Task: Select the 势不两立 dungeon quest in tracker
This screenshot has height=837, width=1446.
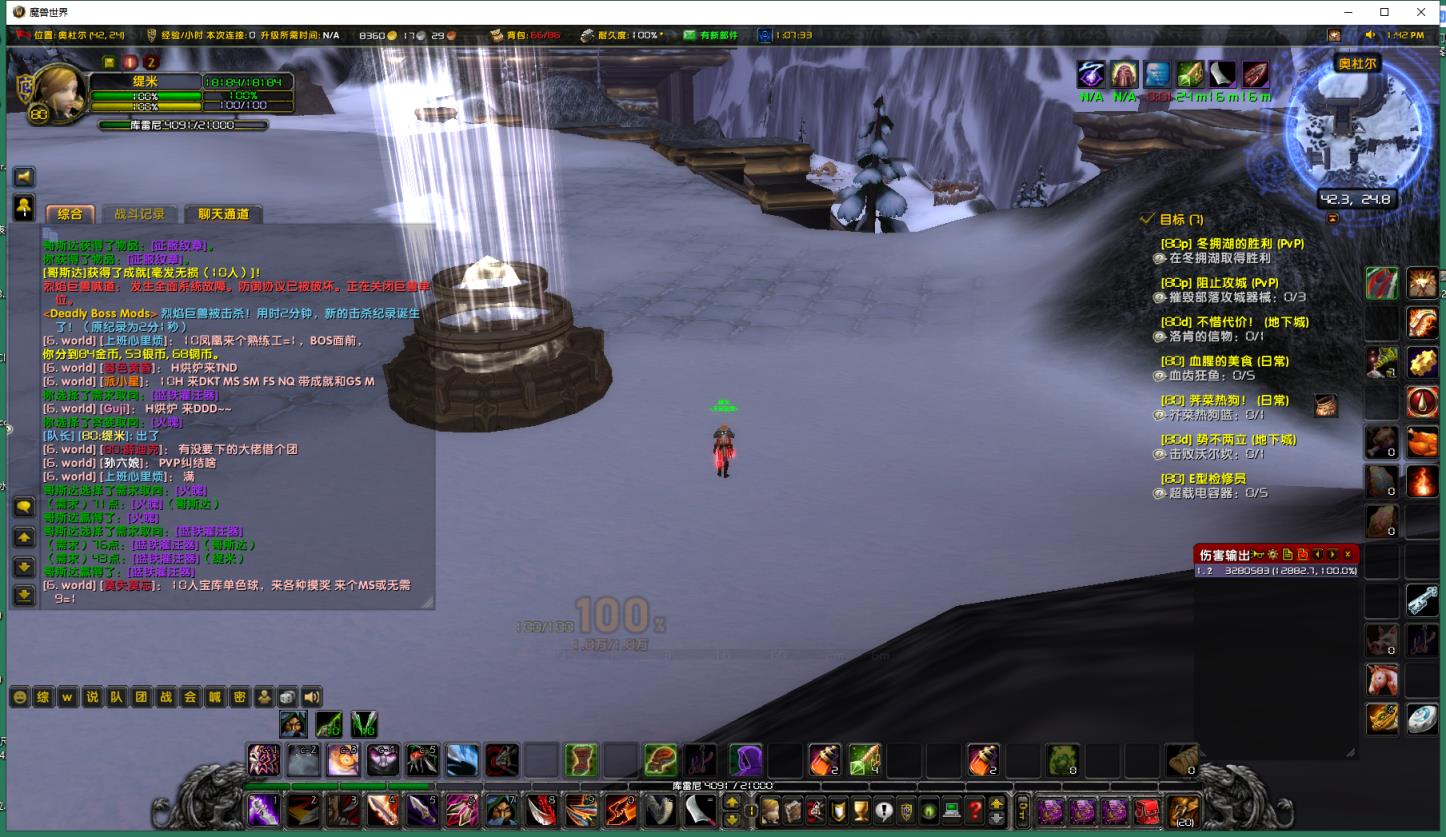Action: pos(1227,440)
